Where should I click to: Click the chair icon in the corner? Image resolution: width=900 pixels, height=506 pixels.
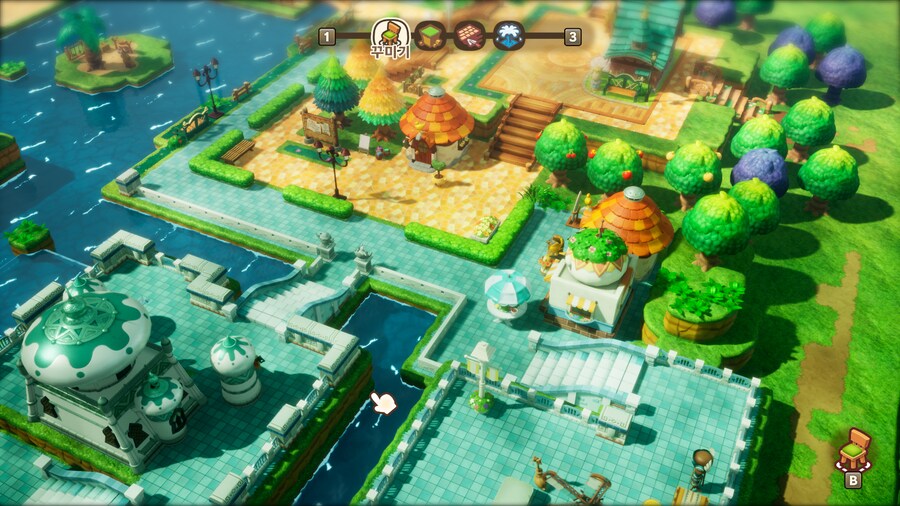pyautogui.click(x=853, y=450)
